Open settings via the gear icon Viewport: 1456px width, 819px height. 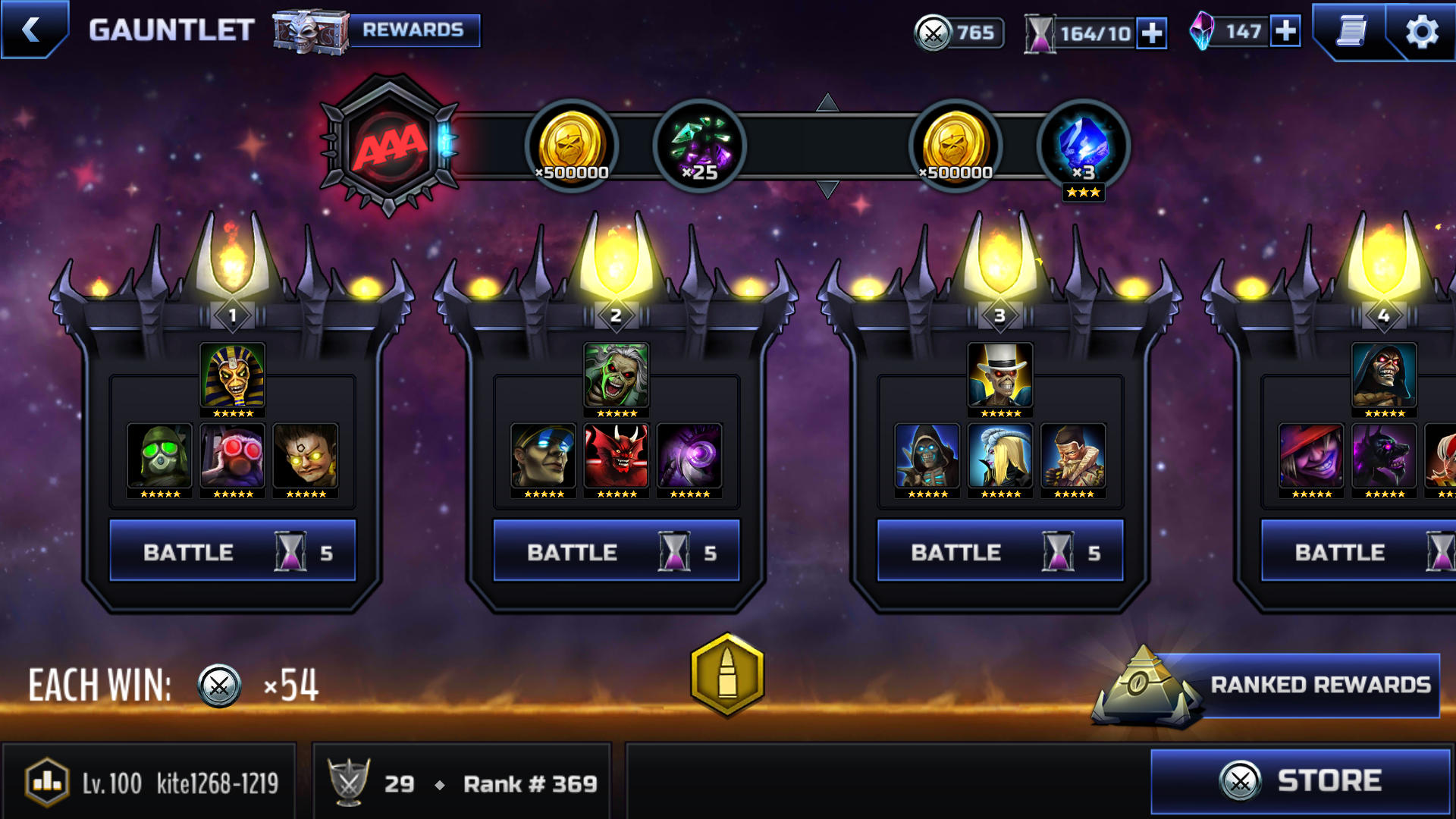pos(1421,32)
